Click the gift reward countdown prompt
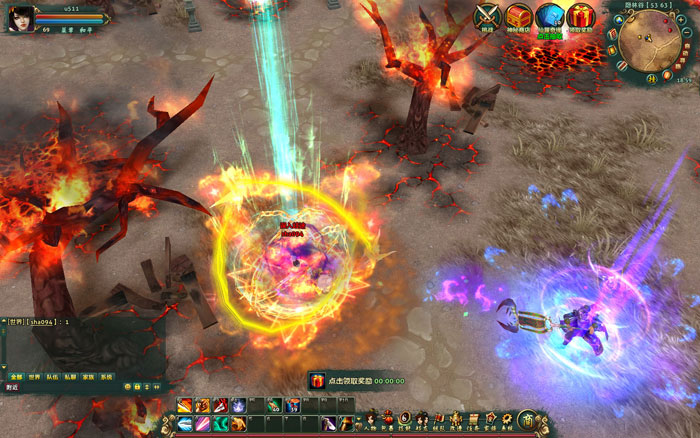 [x=358, y=381]
